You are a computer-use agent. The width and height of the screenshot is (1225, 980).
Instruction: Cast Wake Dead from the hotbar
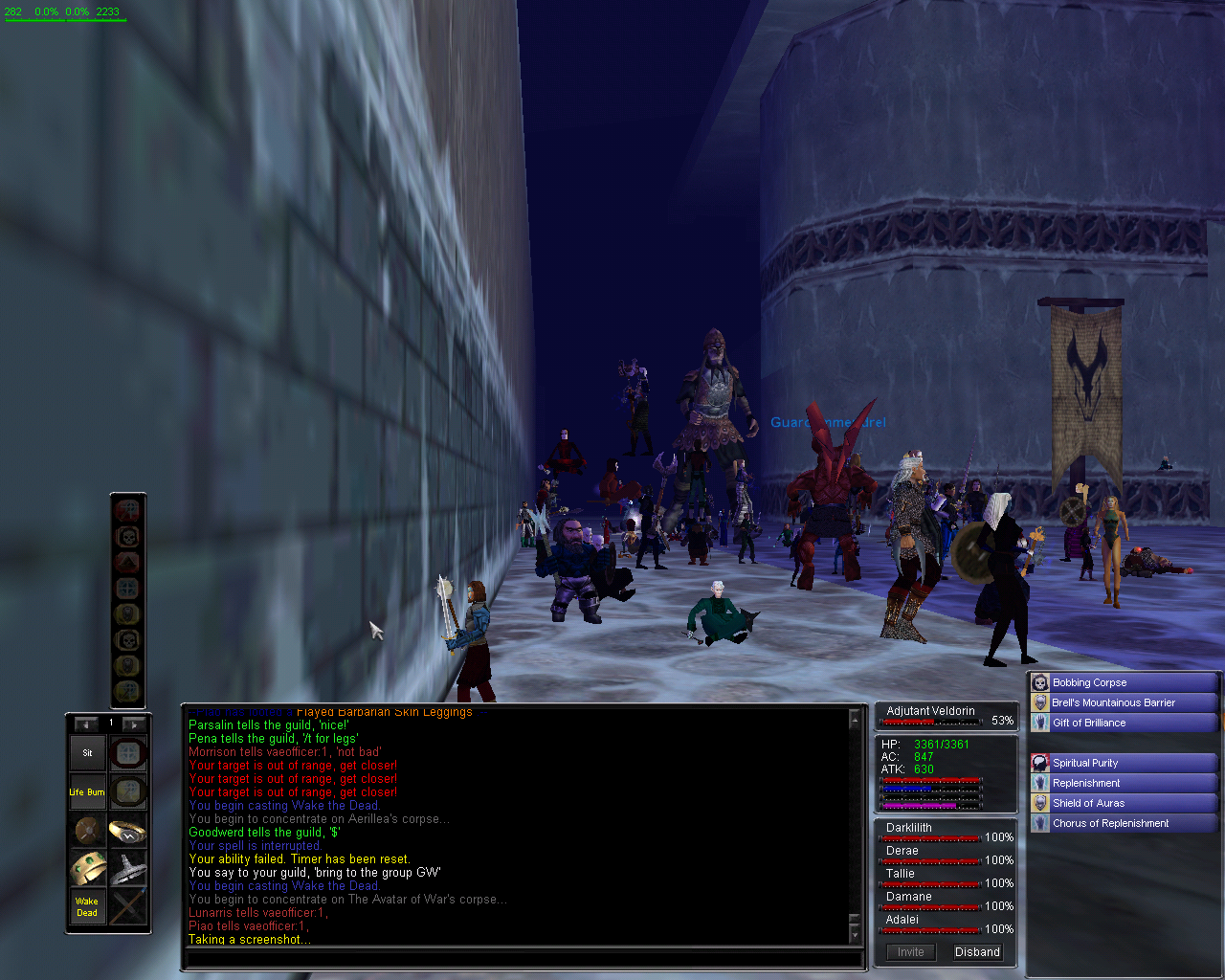click(x=87, y=906)
